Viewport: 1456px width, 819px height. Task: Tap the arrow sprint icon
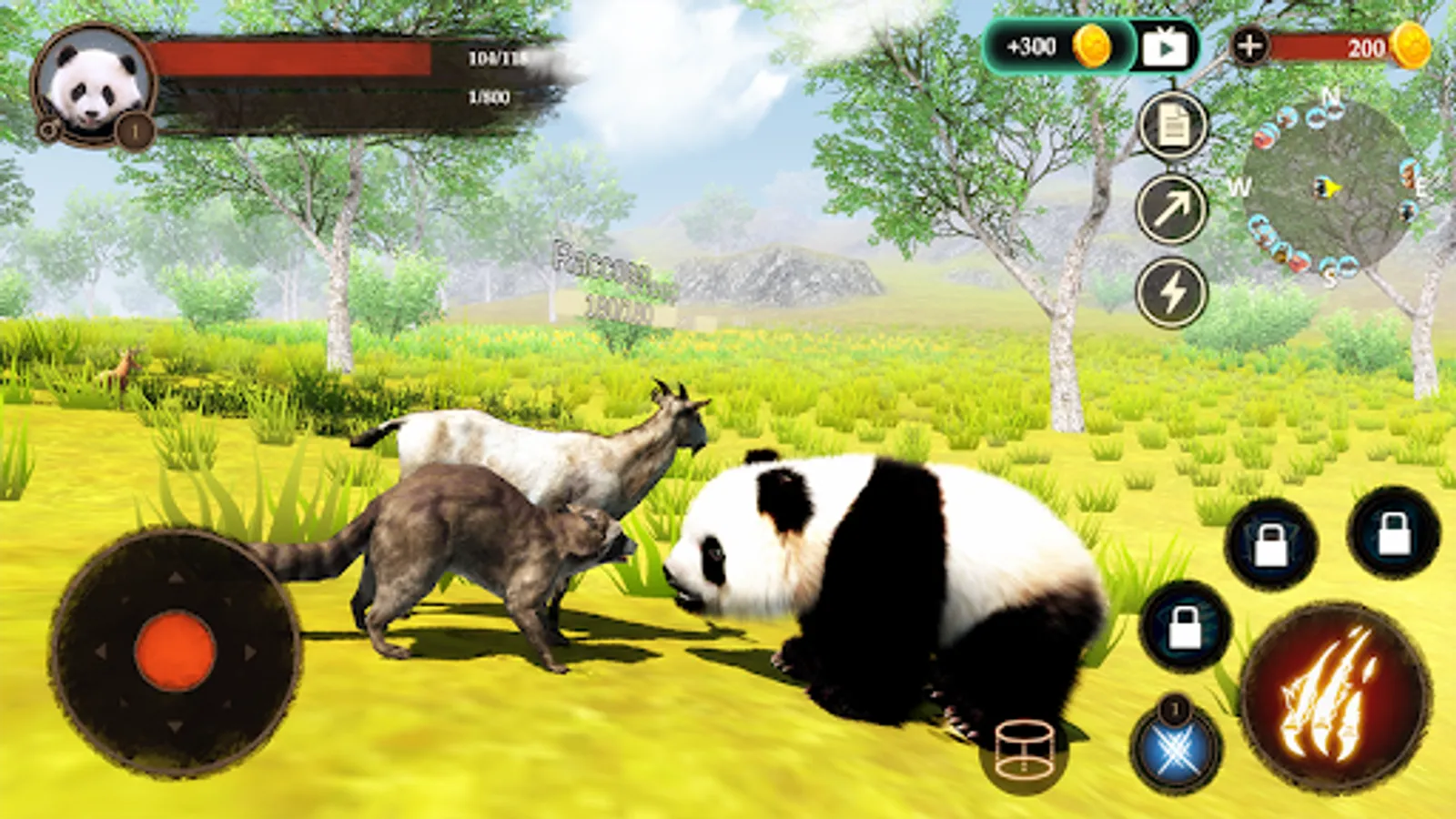click(x=1170, y=209)
